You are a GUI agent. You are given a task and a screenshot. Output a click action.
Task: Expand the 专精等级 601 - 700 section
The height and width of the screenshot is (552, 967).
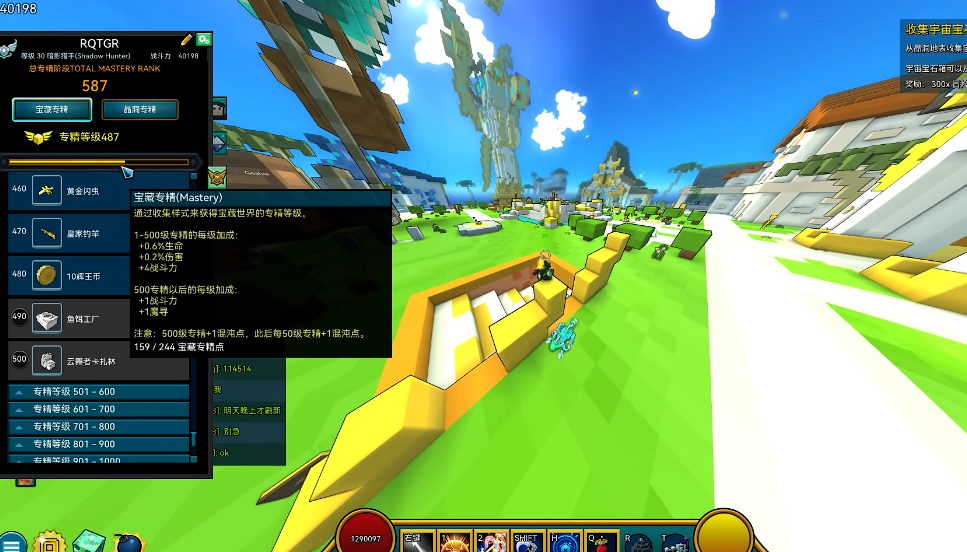coord(98,409)
